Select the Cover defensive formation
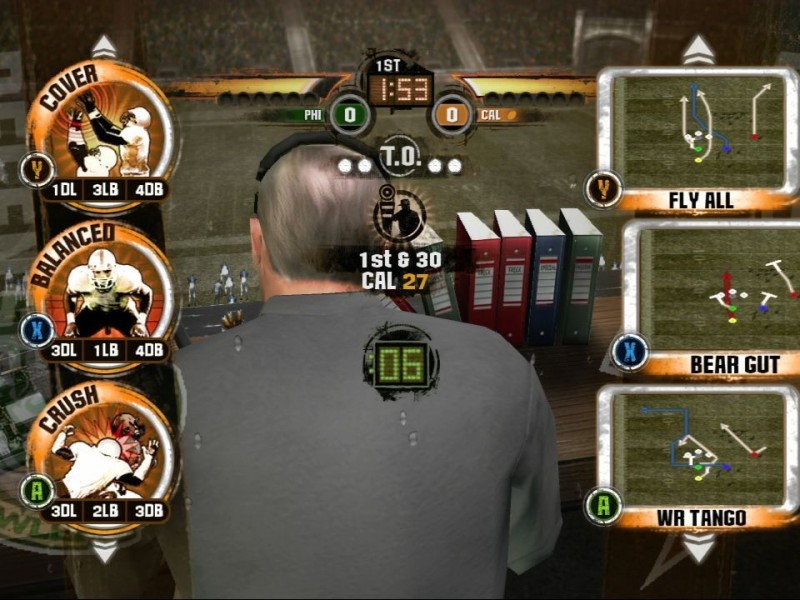800x600 pixels. click(102, 130)
